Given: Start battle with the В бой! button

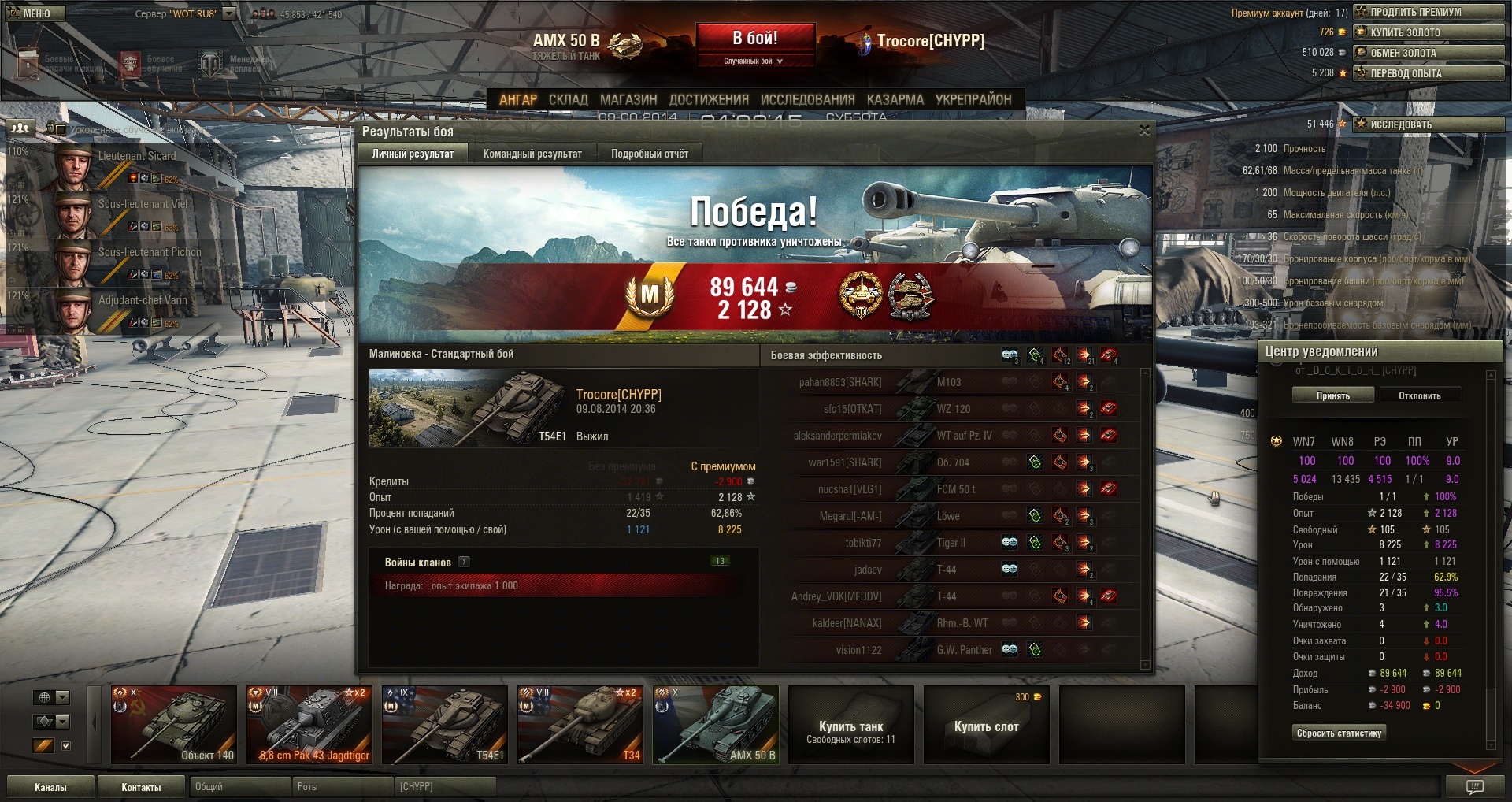Looking at the screenshot, I should tap(754, 38).
